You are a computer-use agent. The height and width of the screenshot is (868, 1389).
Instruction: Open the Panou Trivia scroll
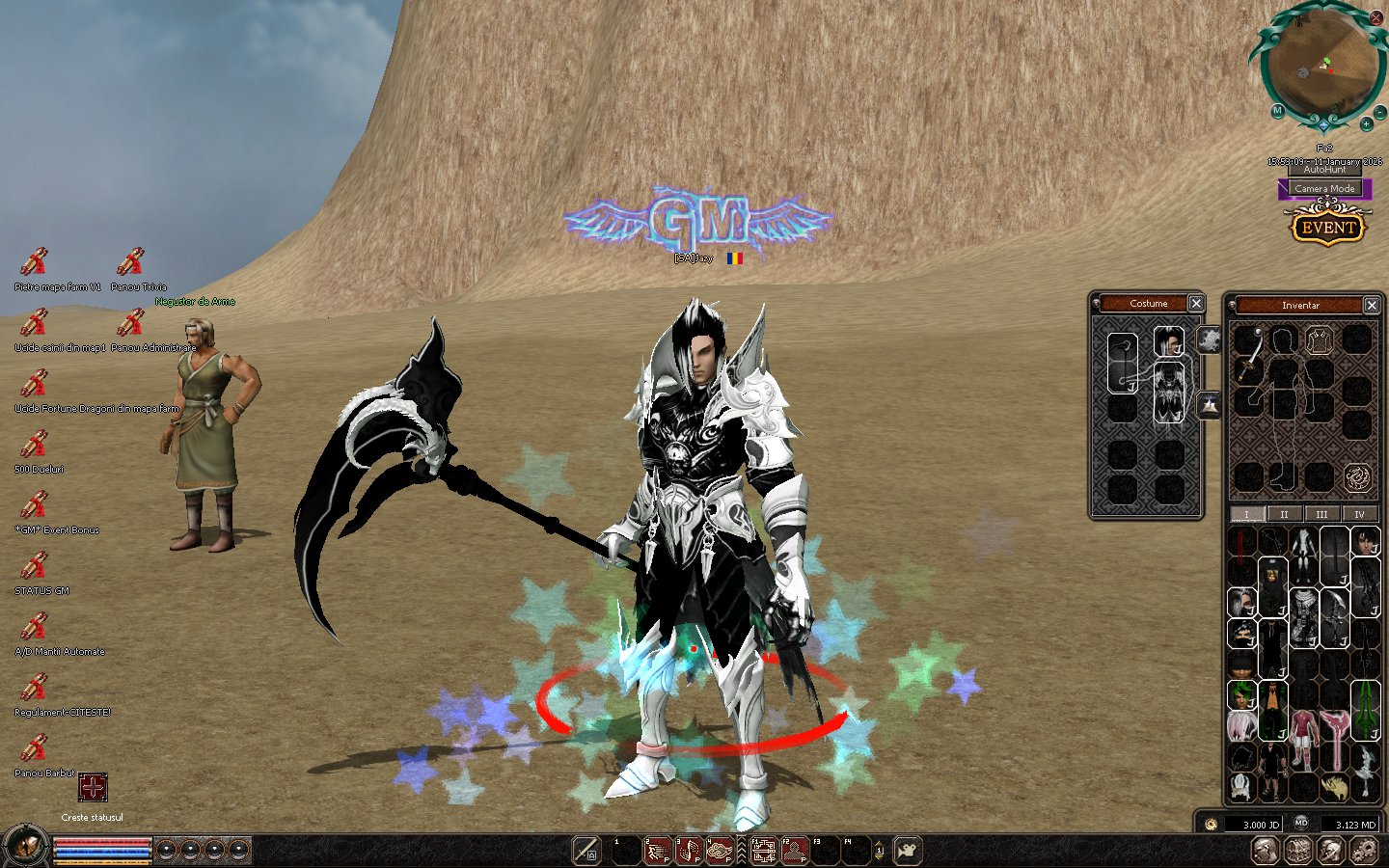[130, 261]
